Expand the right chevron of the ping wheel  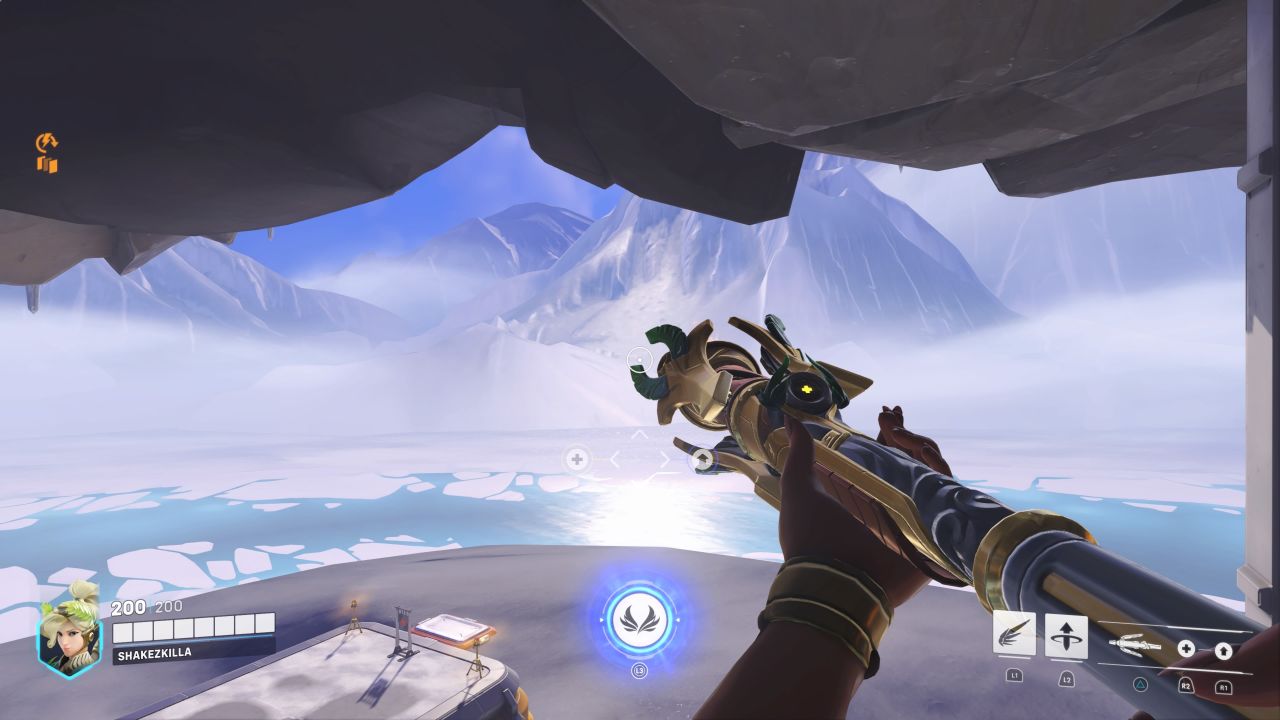tap(666, 458)
